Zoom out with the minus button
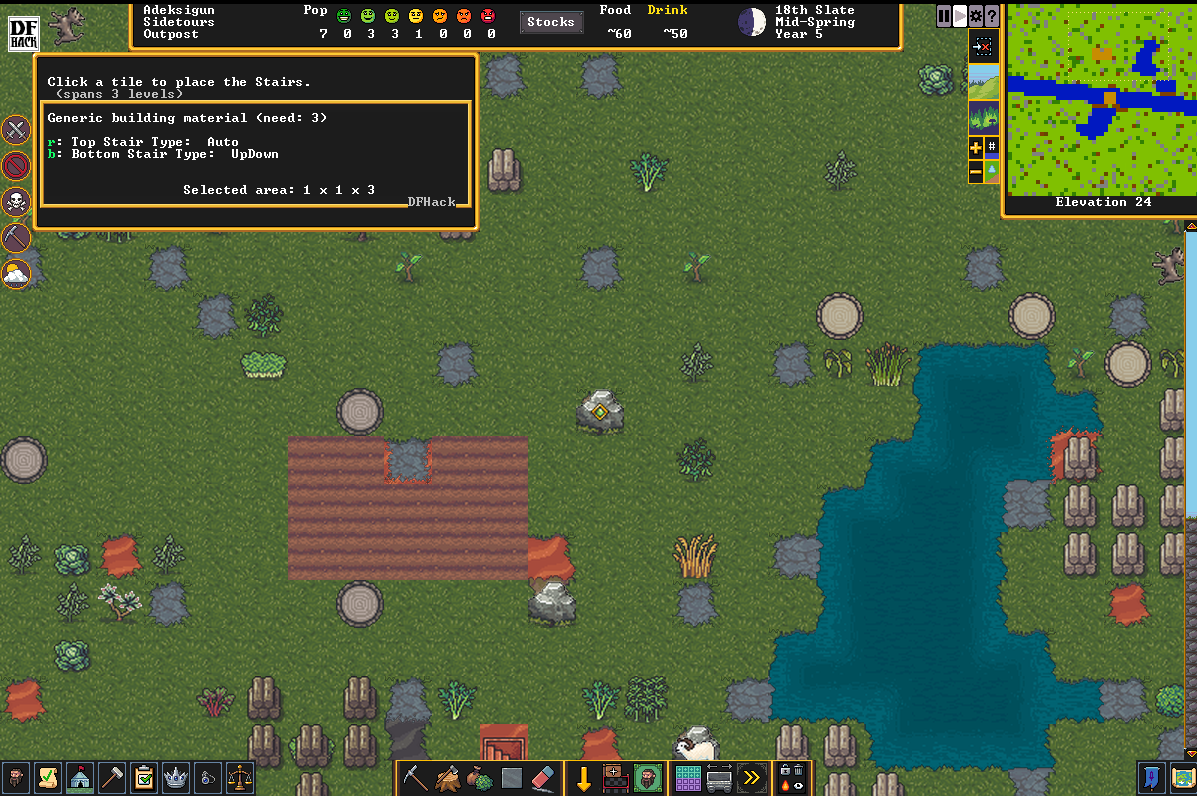This screenshot has height=796, width=1197. pos(976,172)
